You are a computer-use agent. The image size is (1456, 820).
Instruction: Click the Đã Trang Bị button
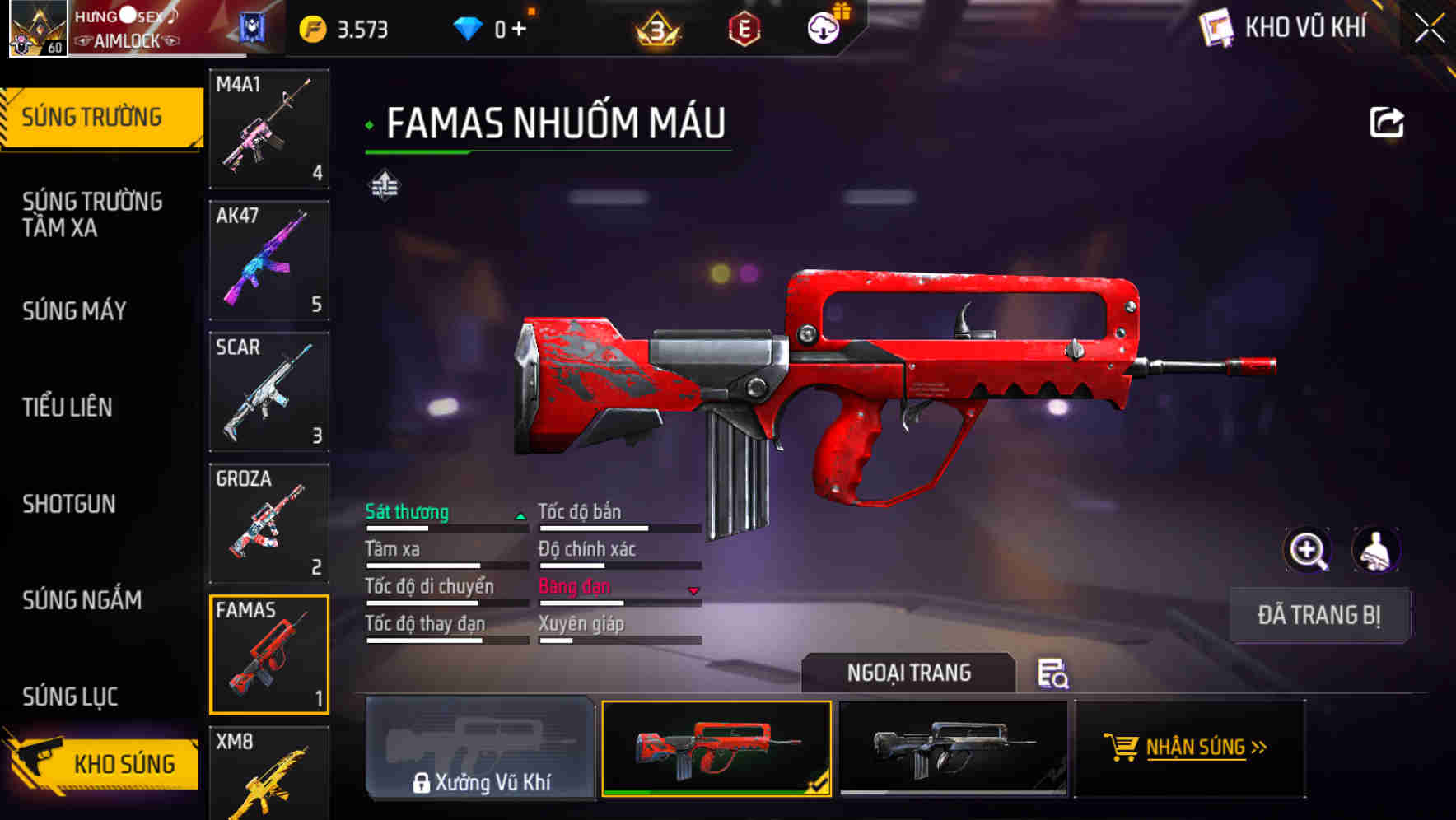pos(1318,615)
